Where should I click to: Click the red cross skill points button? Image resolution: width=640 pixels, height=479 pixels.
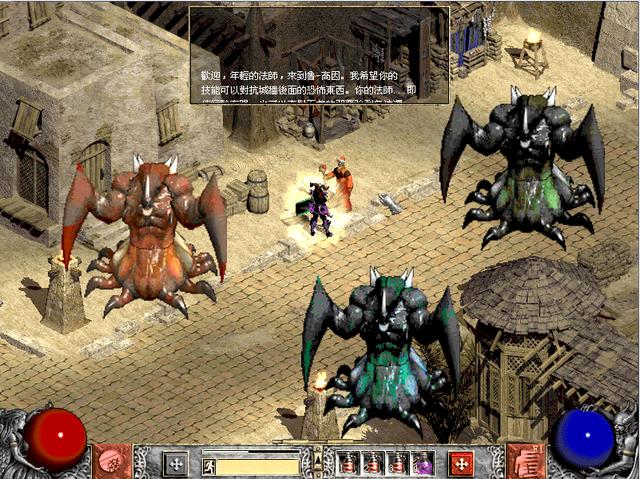(461, 464)
